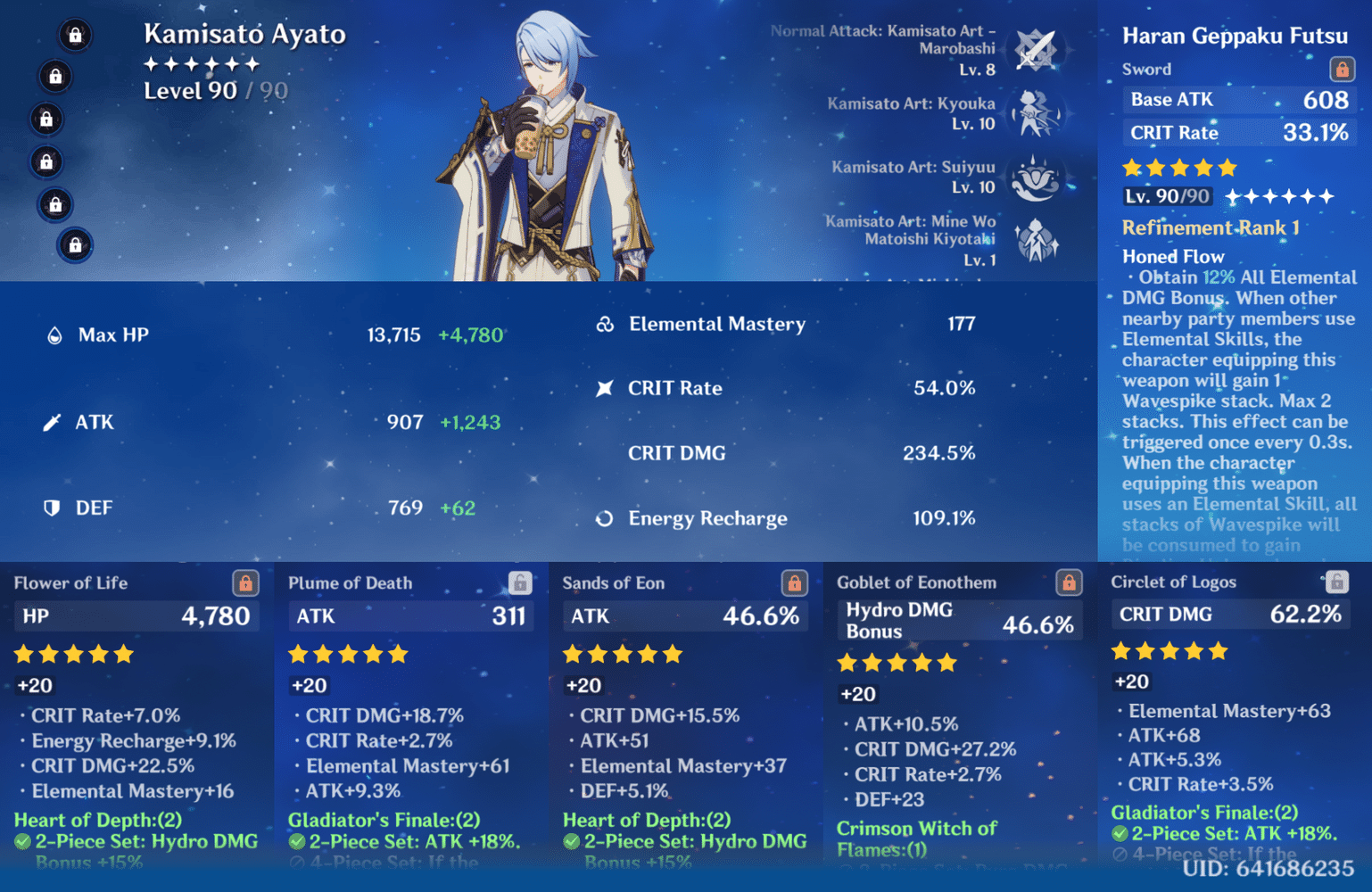
Task: Click the Gladiator's Finale set name
Action: coord(384,820)
